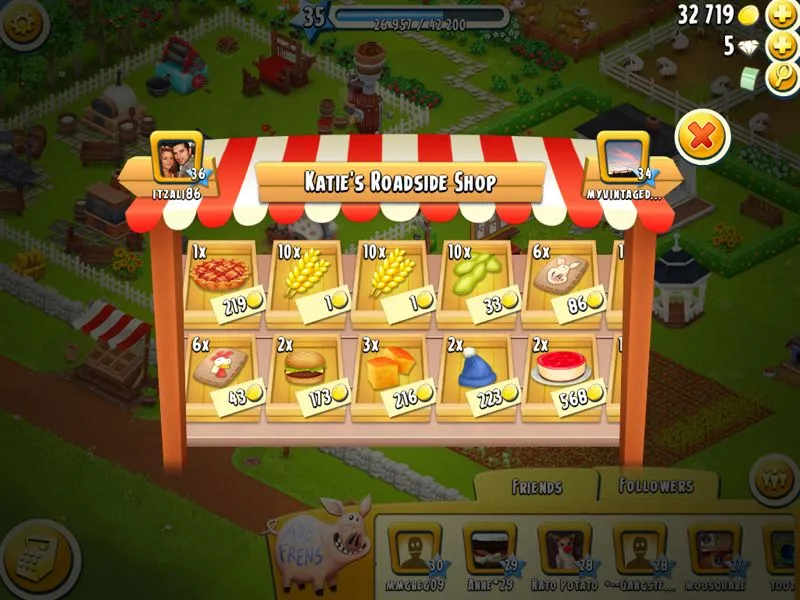Visit friend Moosquare's farm
The height and width of the screenshot is (600, 800).
tap(714, 550)
